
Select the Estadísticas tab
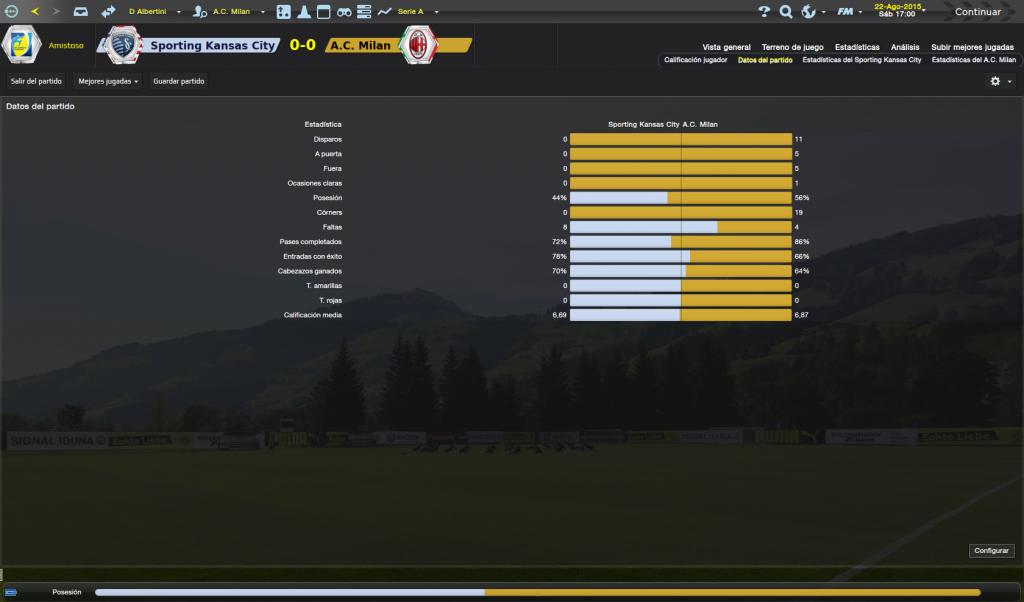click(x=857, y=47)
